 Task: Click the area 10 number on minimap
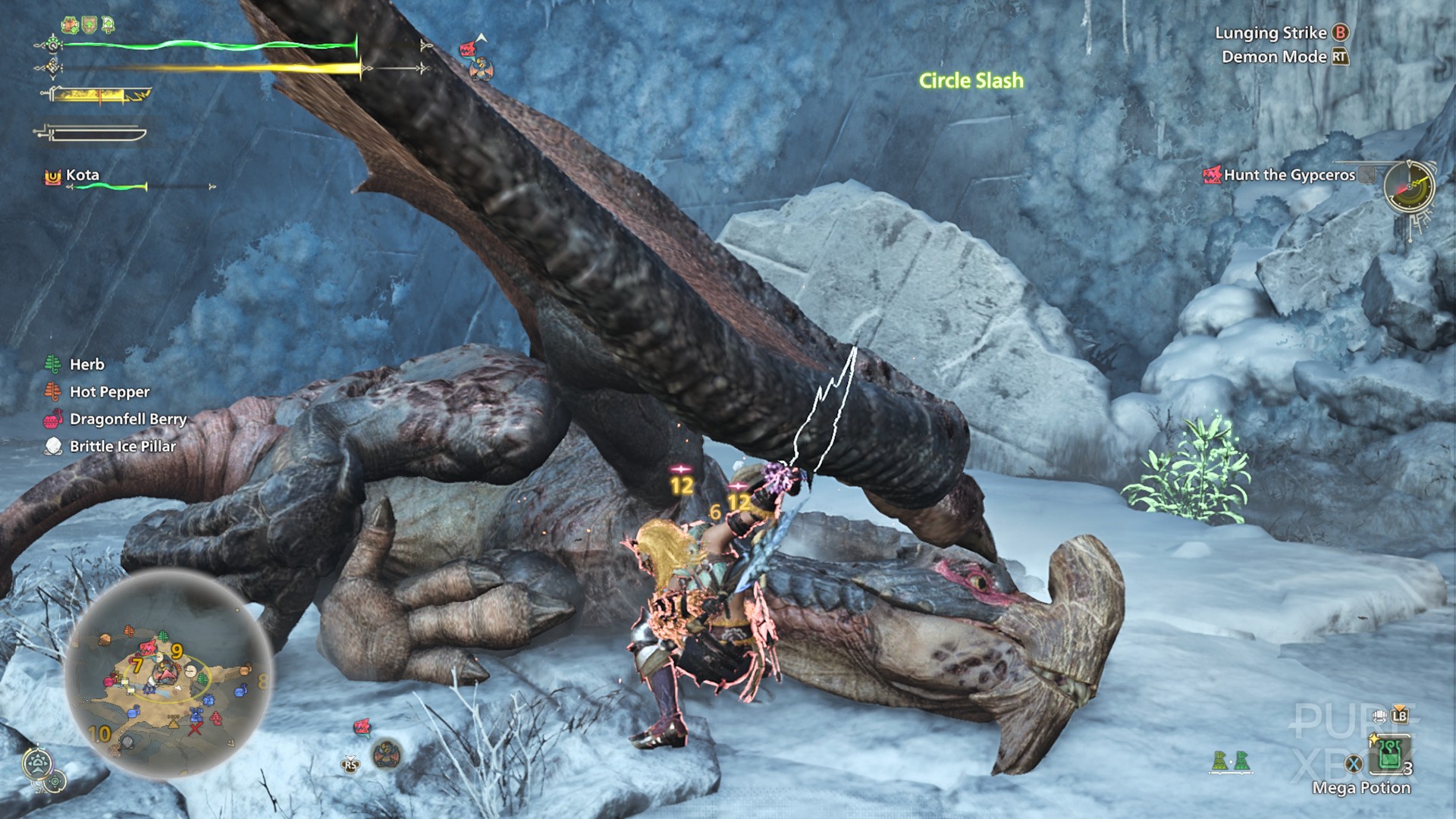[x=99, y=733]
